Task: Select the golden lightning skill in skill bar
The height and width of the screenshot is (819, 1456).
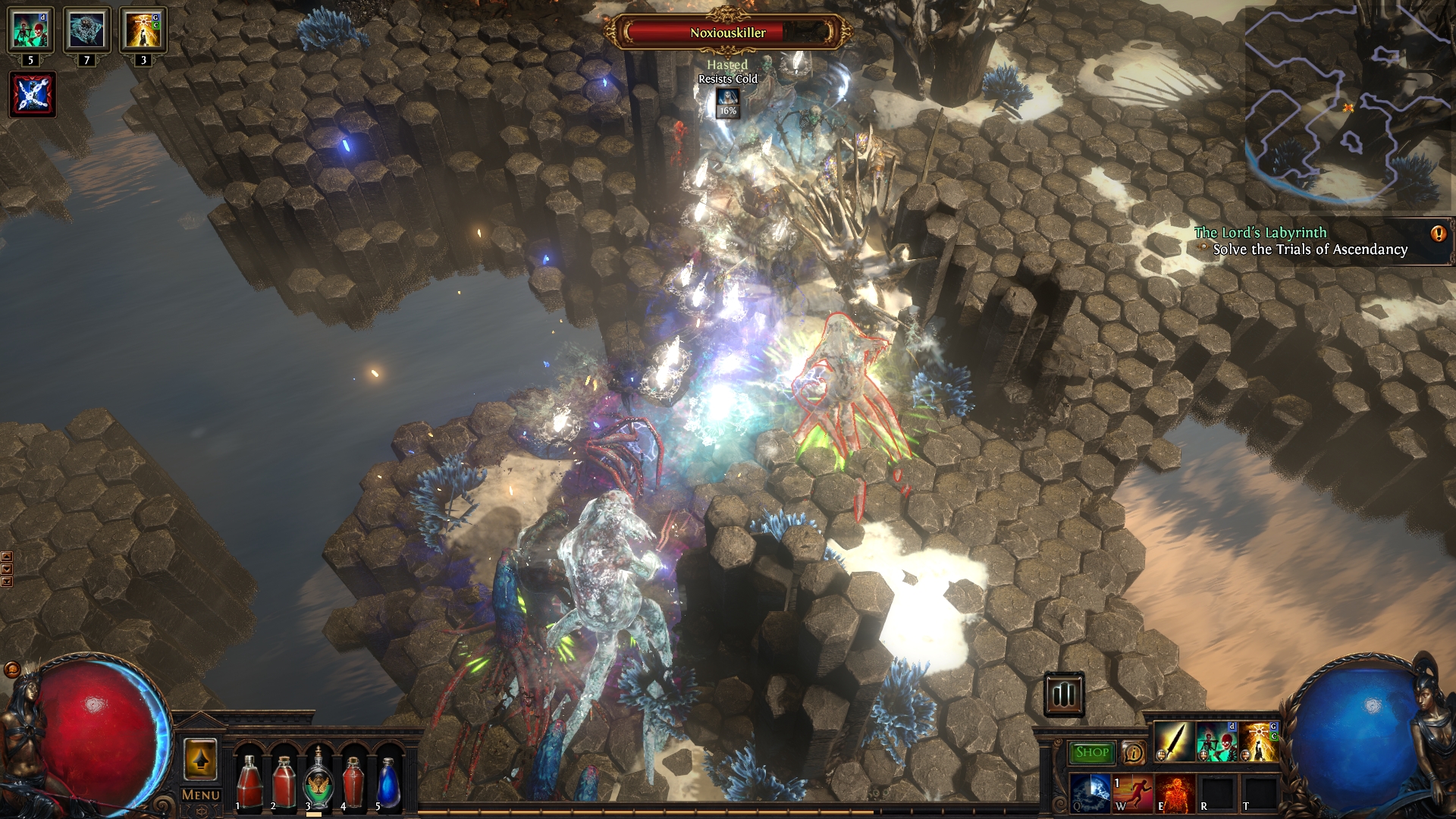Action: click(x=1258, y=742)
